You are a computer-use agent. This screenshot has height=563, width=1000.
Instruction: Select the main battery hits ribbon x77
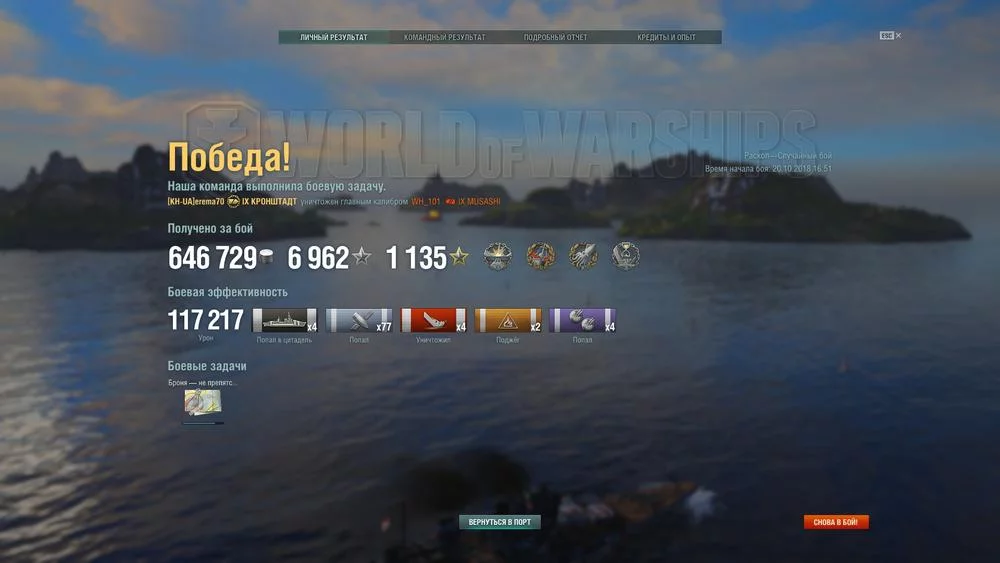coord(359,320)
